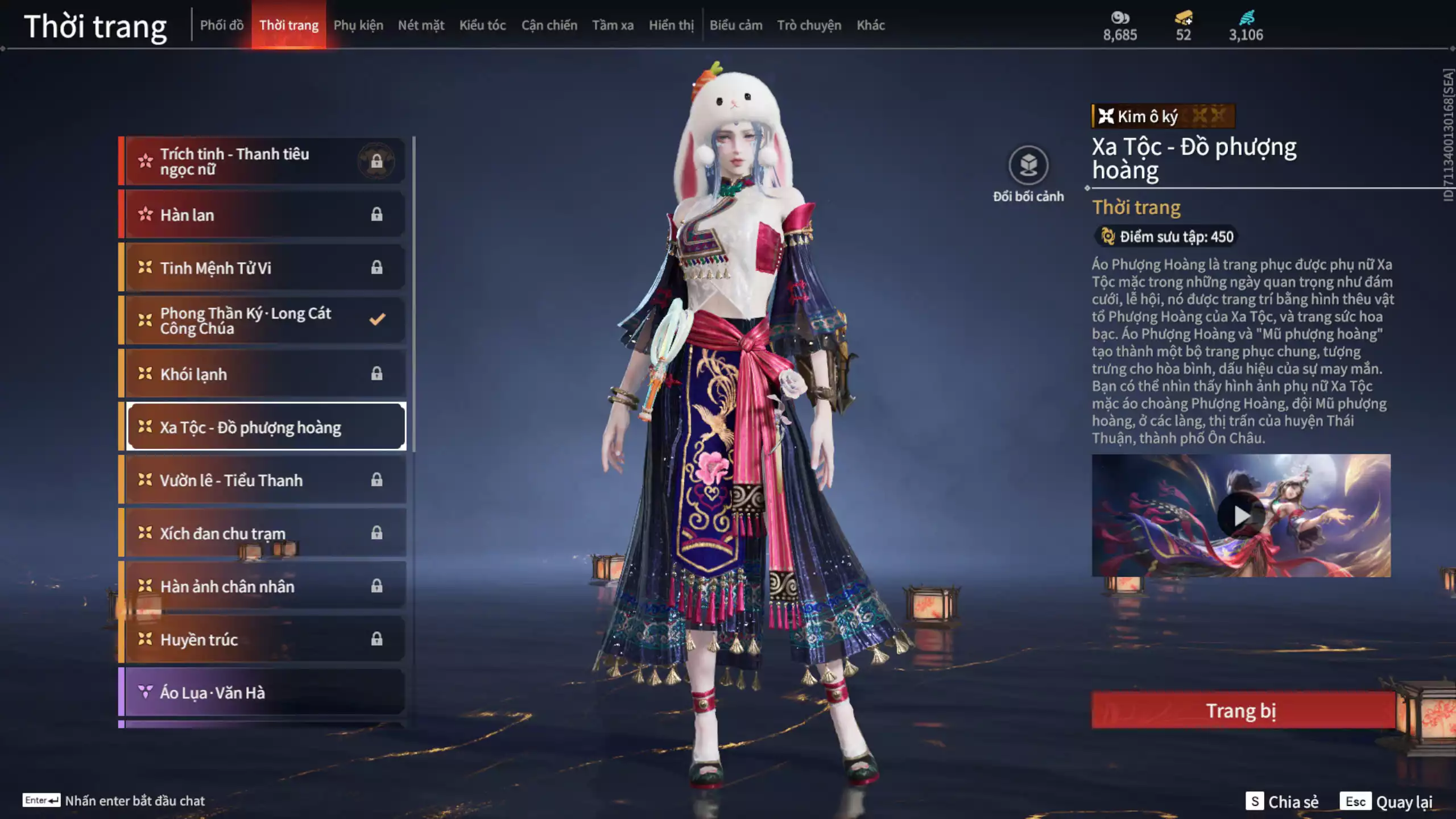Switch to the Phối đồ tab
The width and height of the screenshot is (1456, 819).
click(x=222, y=25)
